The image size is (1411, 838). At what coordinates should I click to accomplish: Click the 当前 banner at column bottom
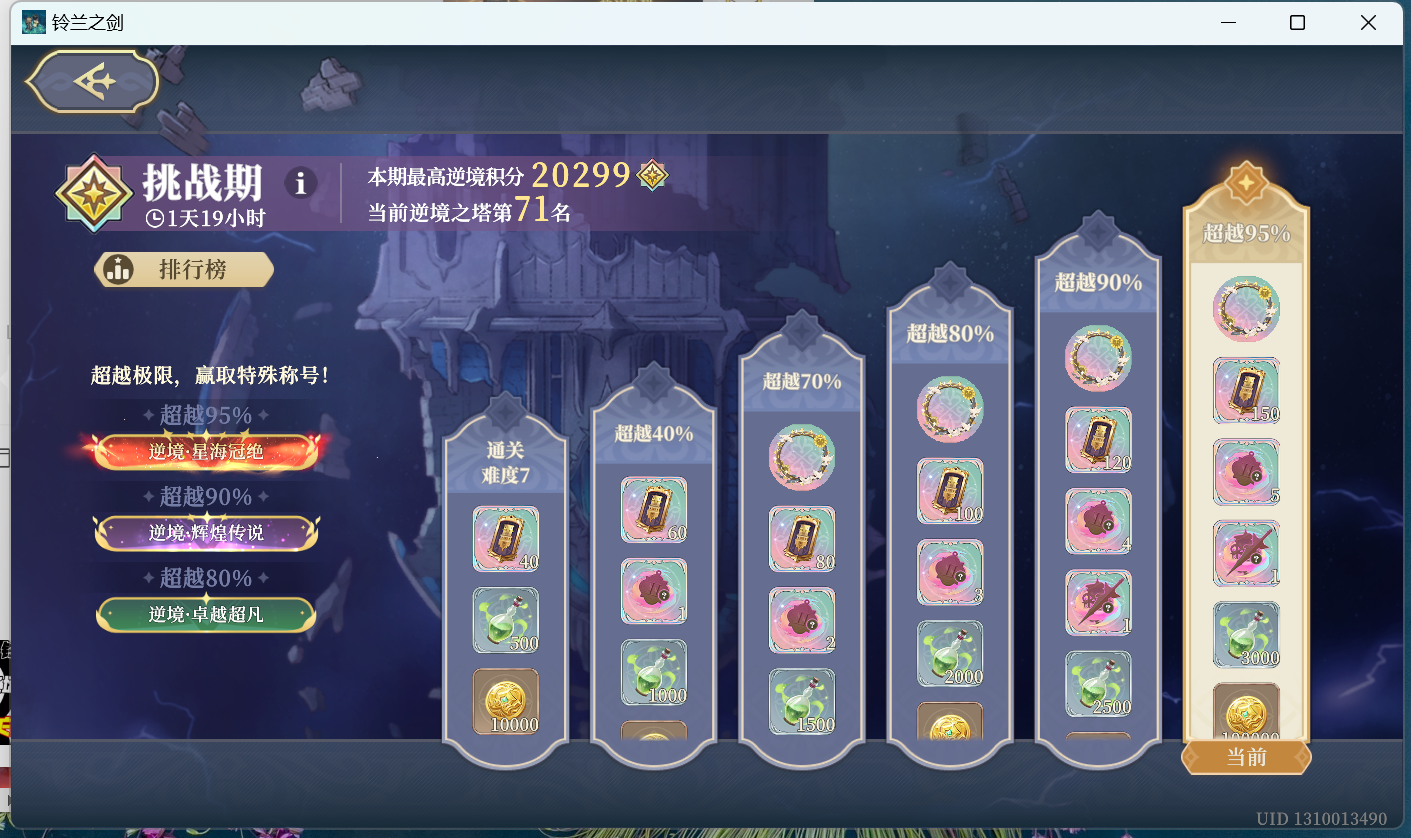click(x=1245, y=758)
